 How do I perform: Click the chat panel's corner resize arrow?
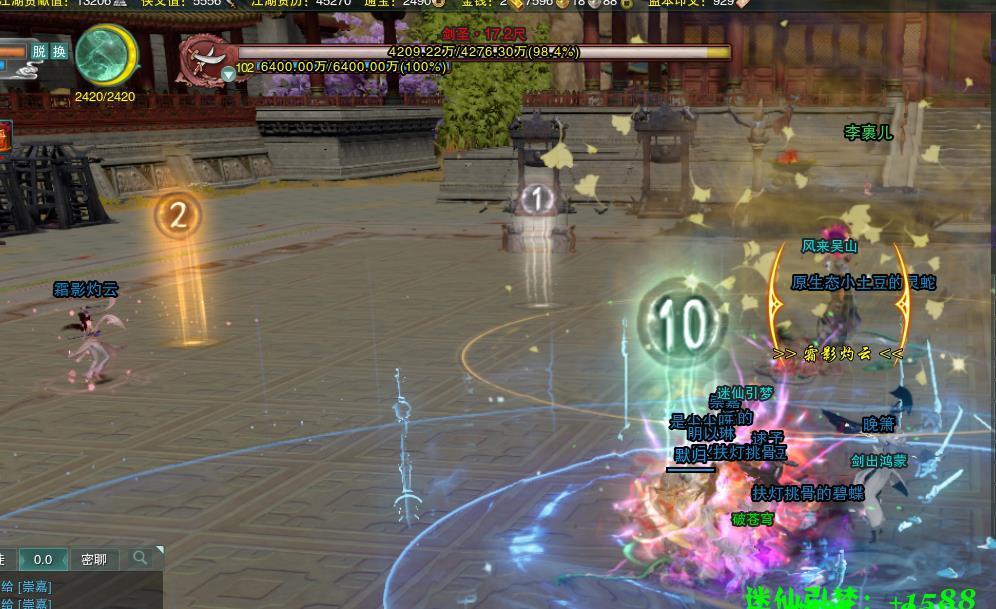pos(158,552)
